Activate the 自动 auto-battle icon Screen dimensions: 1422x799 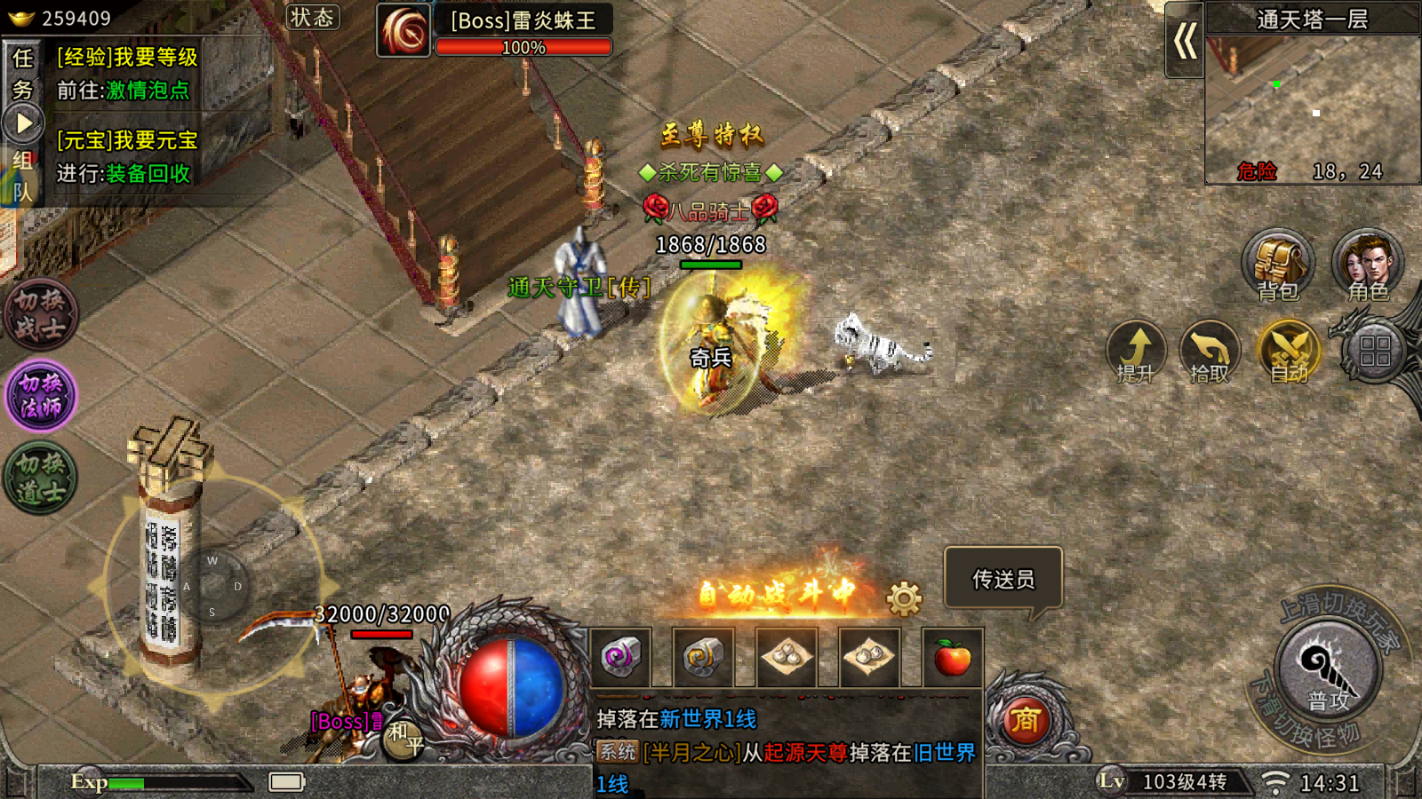1288,352
